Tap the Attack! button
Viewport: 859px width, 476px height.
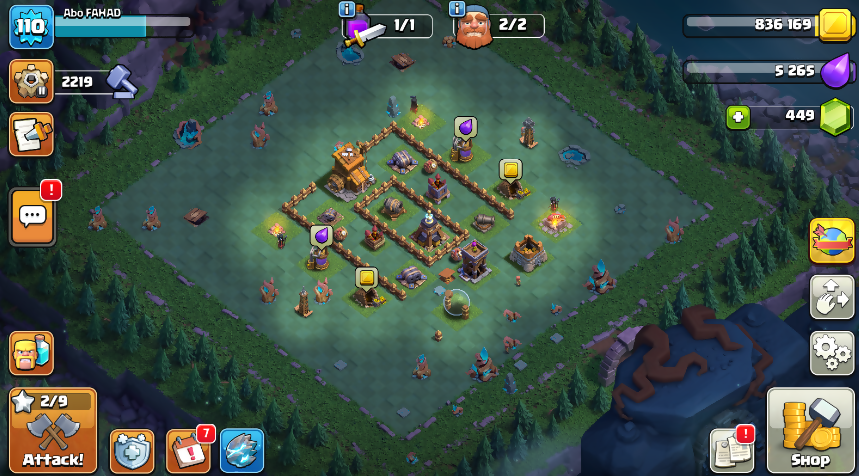coord(53,430)
